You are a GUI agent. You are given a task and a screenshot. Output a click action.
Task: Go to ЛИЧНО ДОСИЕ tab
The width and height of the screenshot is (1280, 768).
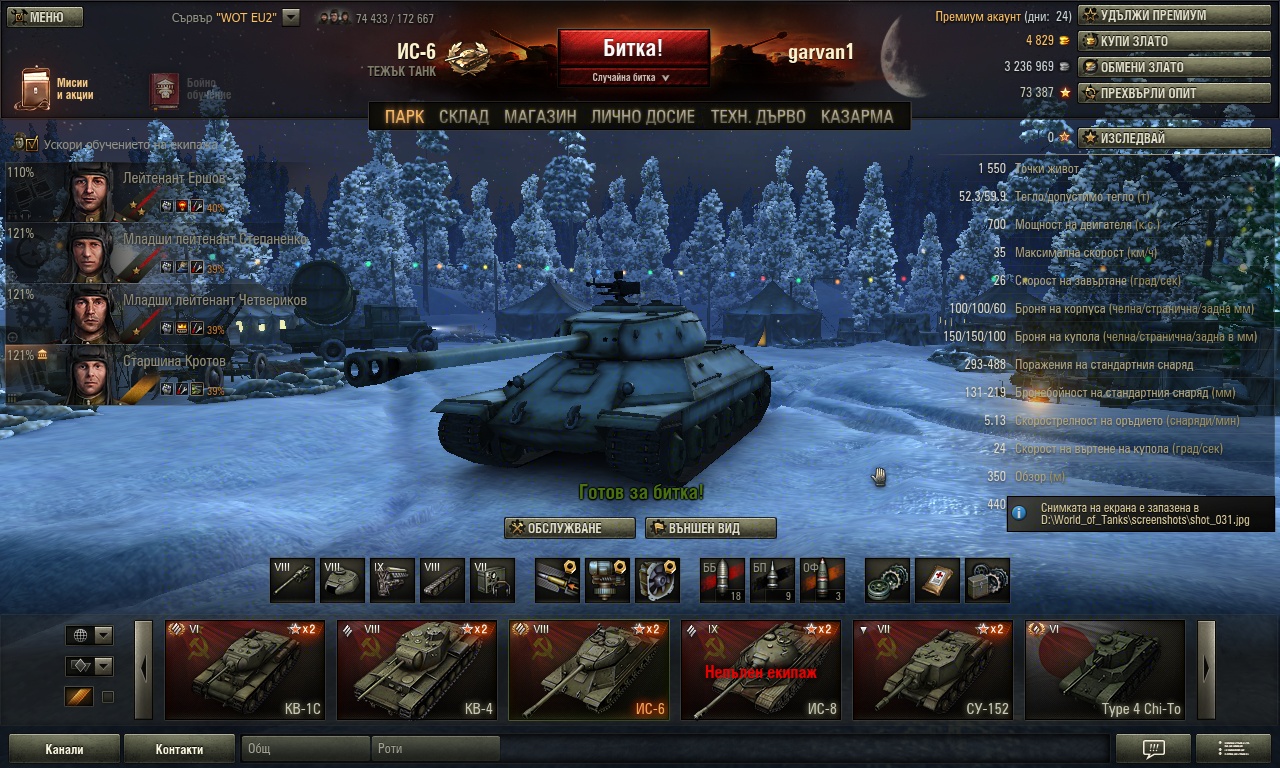point(642,116)
